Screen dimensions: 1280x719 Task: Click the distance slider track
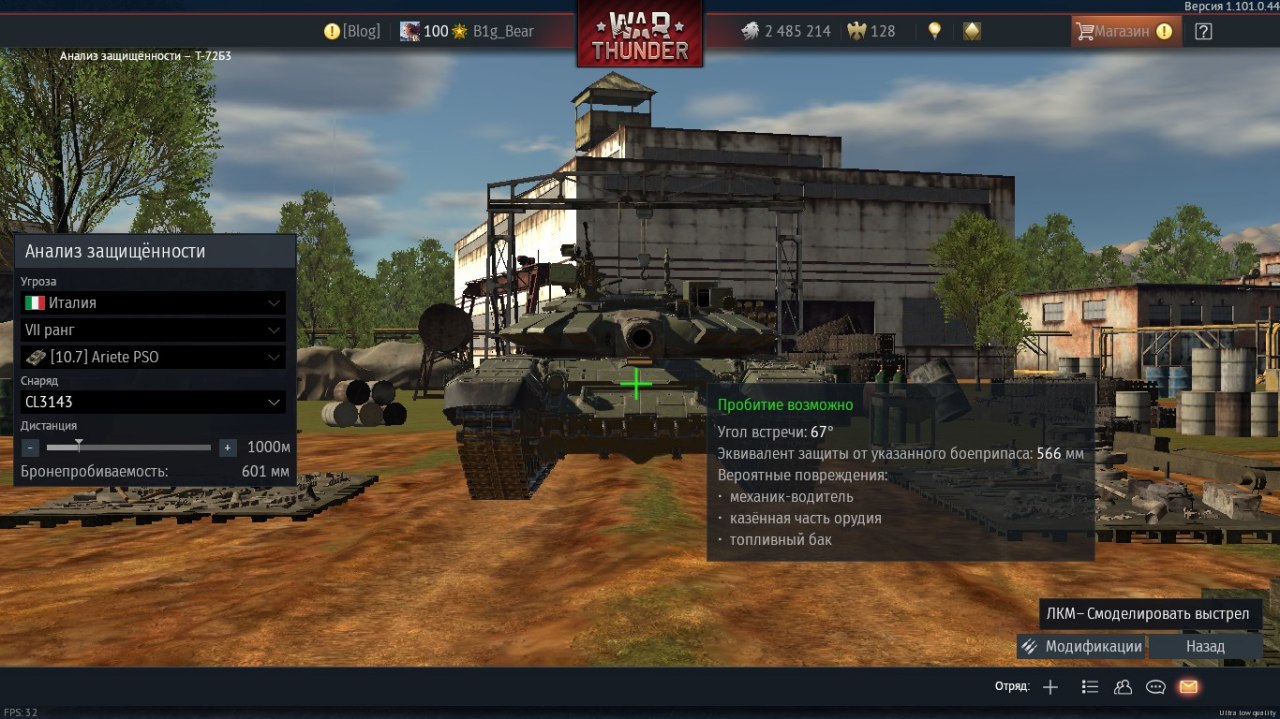click(130, 448)
